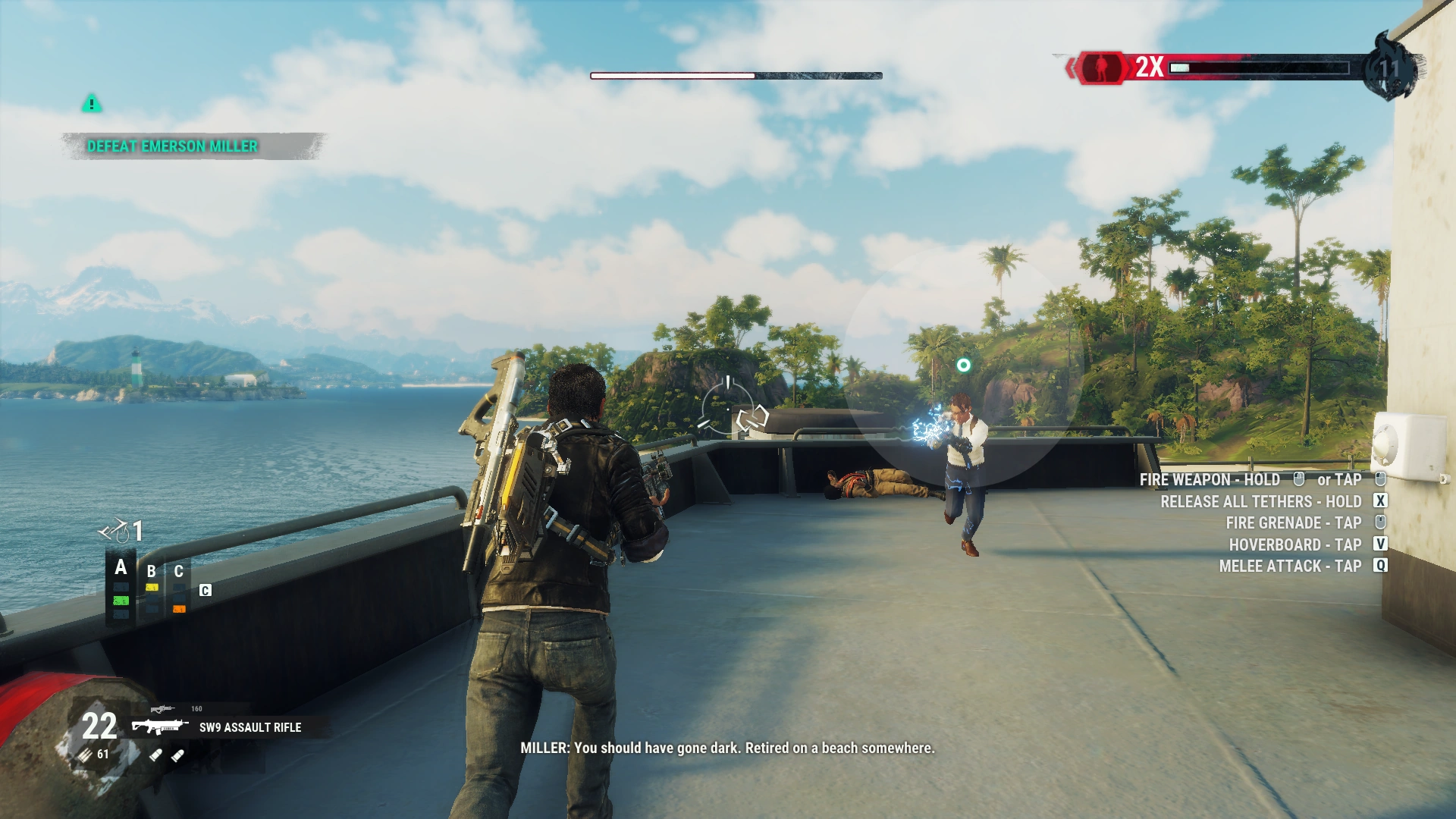1456x819 pixels.
Task: Expand the loadout C keybind box
Action: (205, 591)
